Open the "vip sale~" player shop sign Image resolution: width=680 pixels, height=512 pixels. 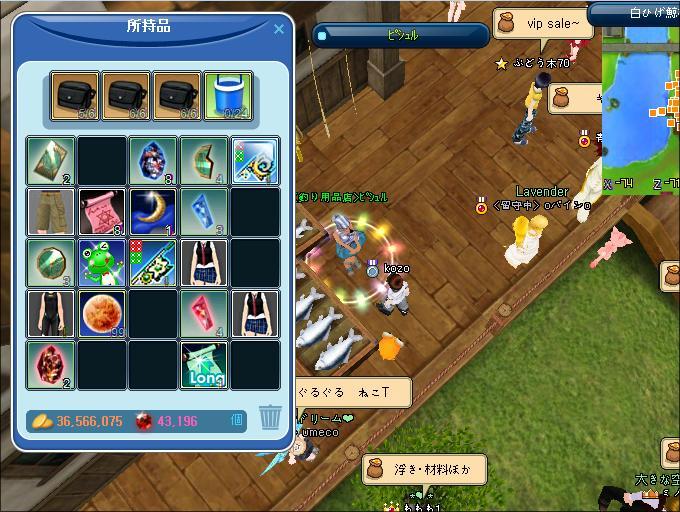[x=545, y=23]
